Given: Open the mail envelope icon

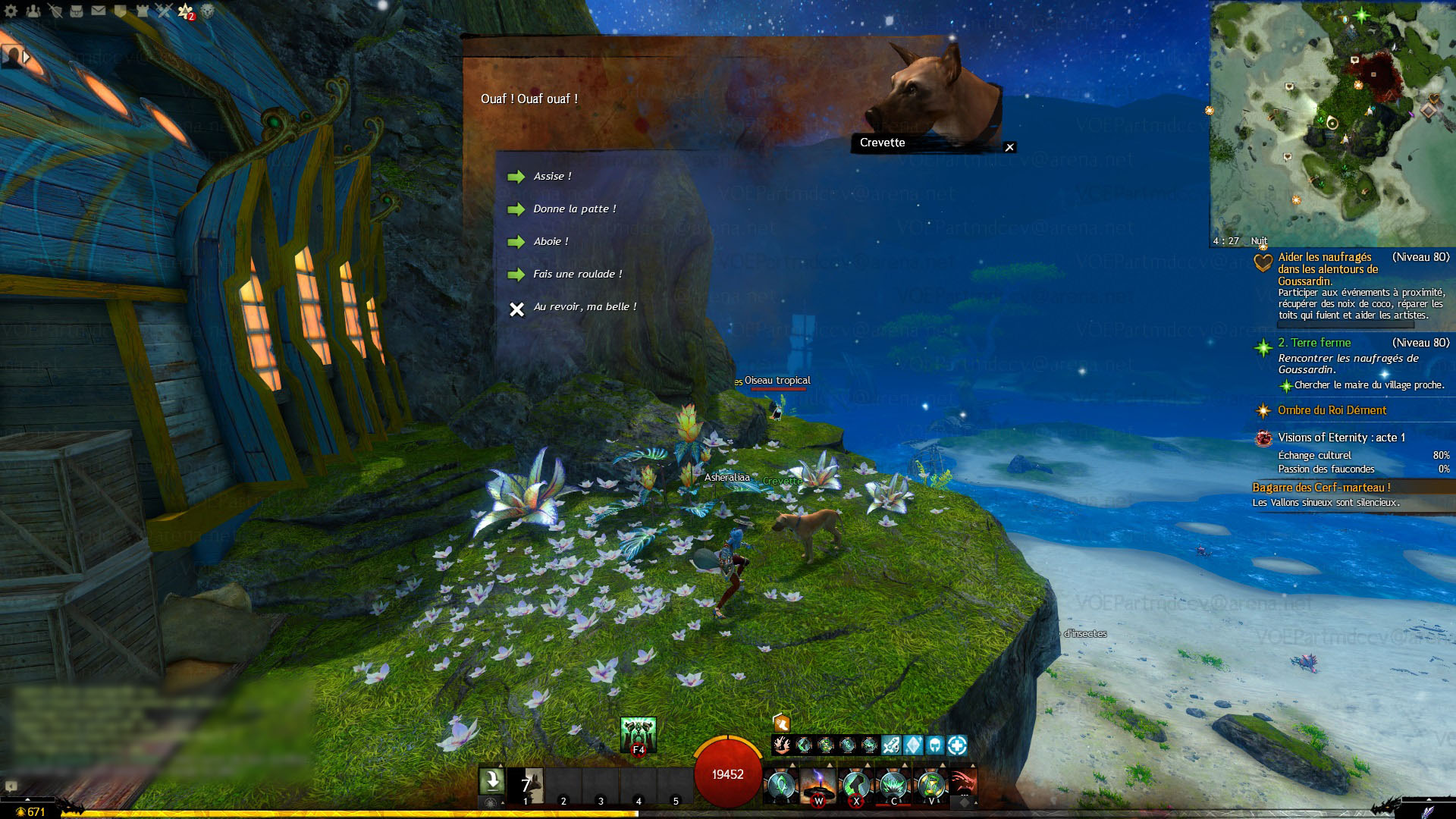Looking at the screenshot, I should [99, 11].
